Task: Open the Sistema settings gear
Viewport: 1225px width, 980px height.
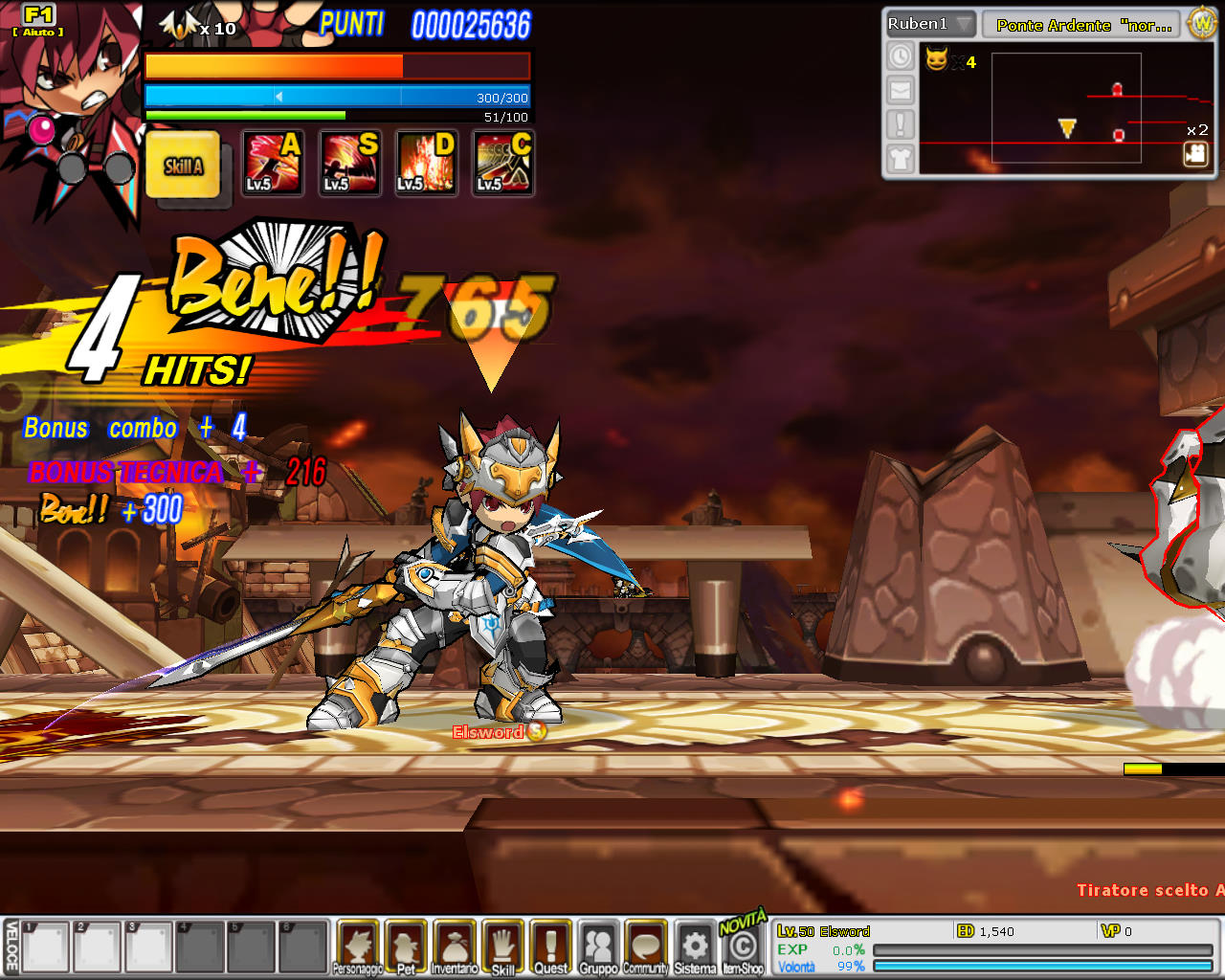Action: (x=695, y=947)
